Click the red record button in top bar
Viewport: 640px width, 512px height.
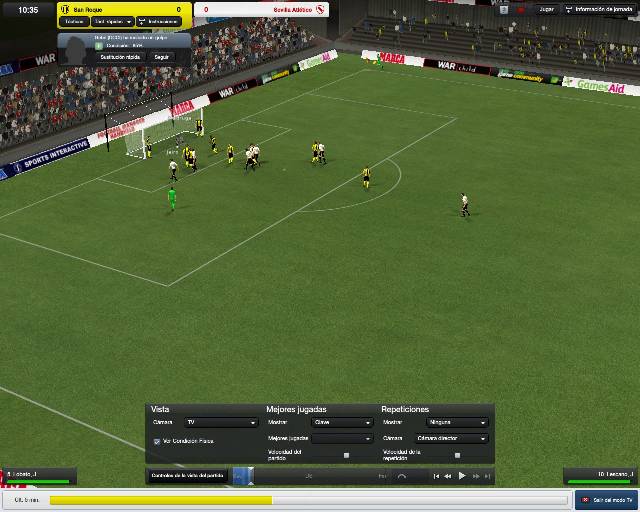[x=521, y=9]
